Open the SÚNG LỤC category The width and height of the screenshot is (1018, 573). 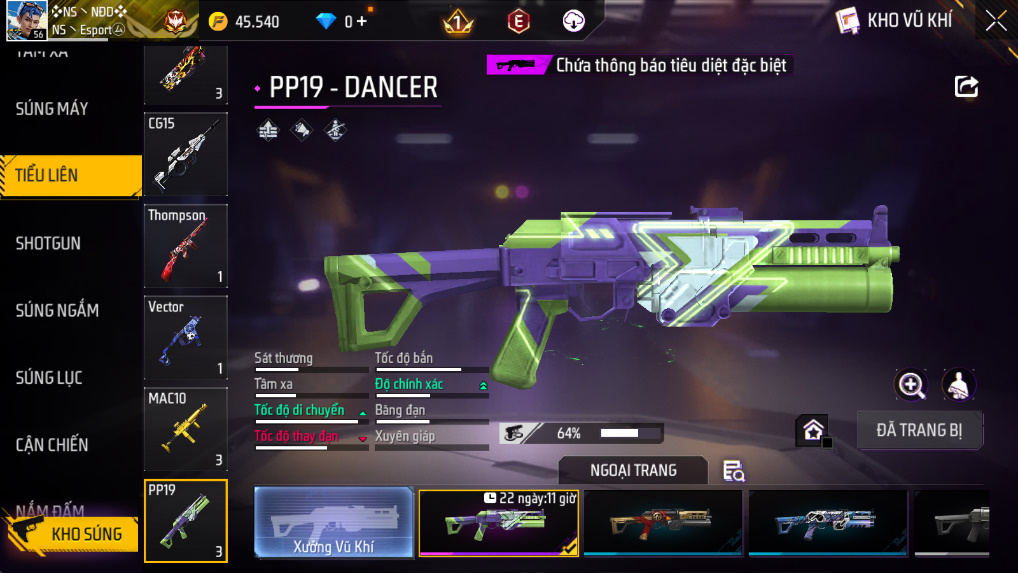[49, 378]
